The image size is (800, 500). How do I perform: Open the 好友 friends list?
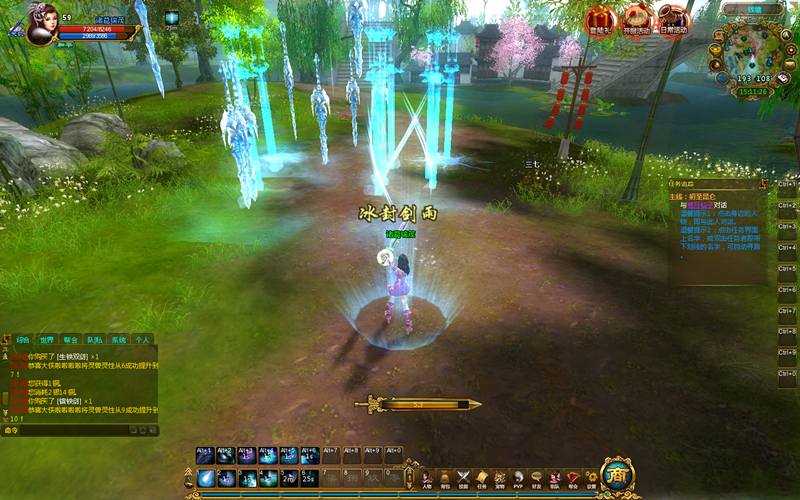536,479
